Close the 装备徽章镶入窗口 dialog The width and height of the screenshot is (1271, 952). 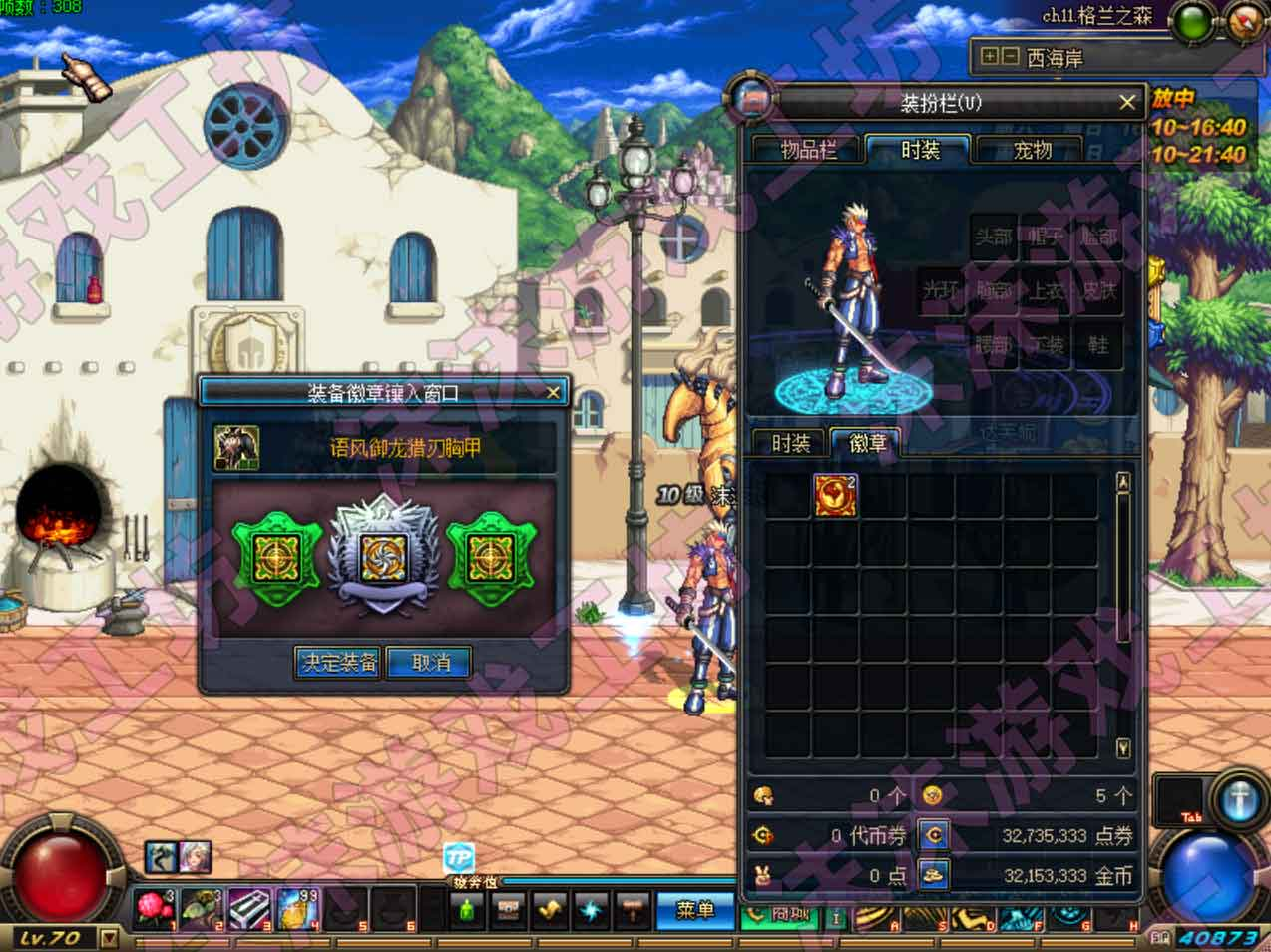click(553, 392)
